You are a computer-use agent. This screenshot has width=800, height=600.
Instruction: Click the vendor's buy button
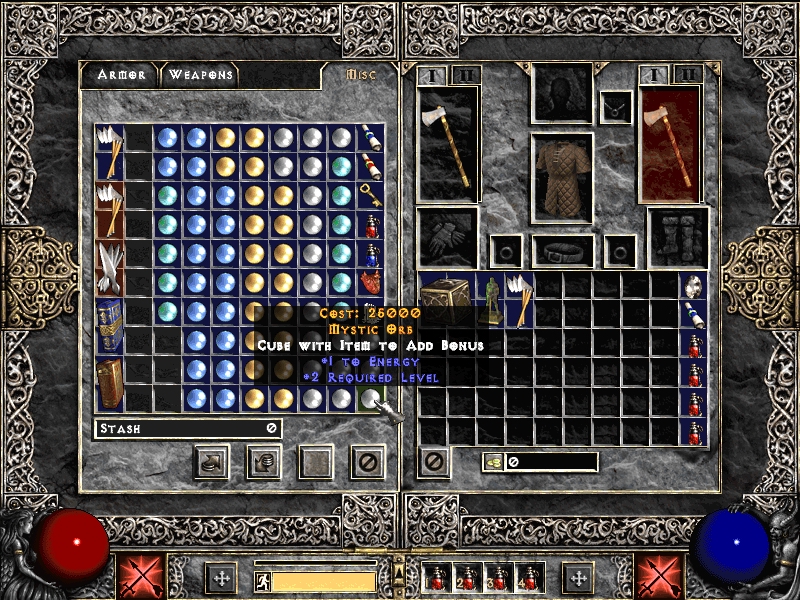(x=212, y=461)
